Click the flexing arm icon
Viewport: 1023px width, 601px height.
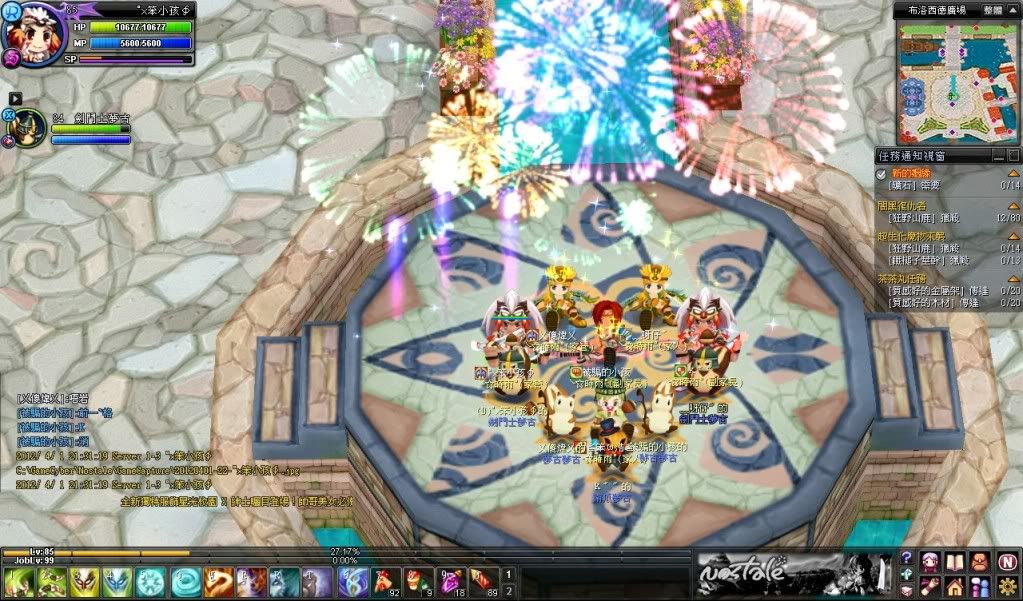pyautogui.click(x=930, y=585)
